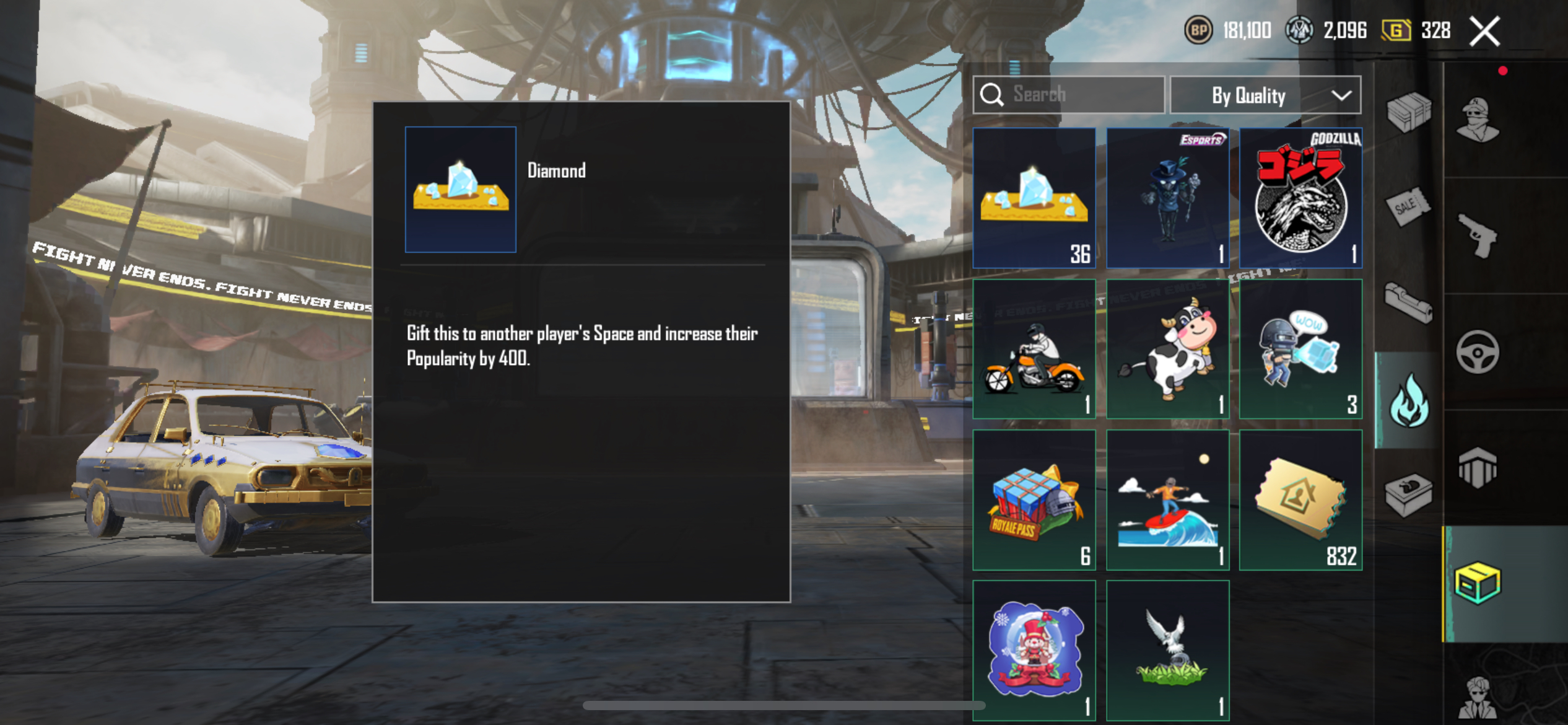Choose the Godzilla graffiti item
Viewport: 1568px width, 725px height.
click(1300, 198)
